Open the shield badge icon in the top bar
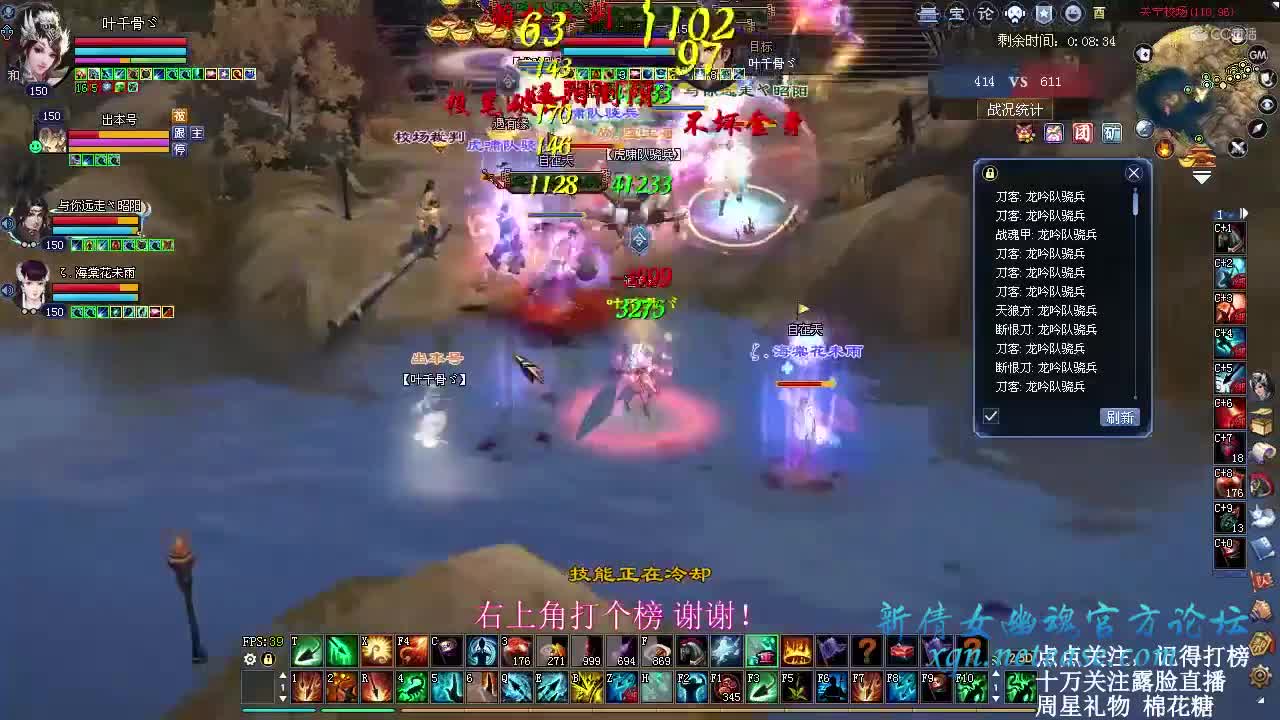This screenshot has width=1280, height=720. [x=1044, y=13]
